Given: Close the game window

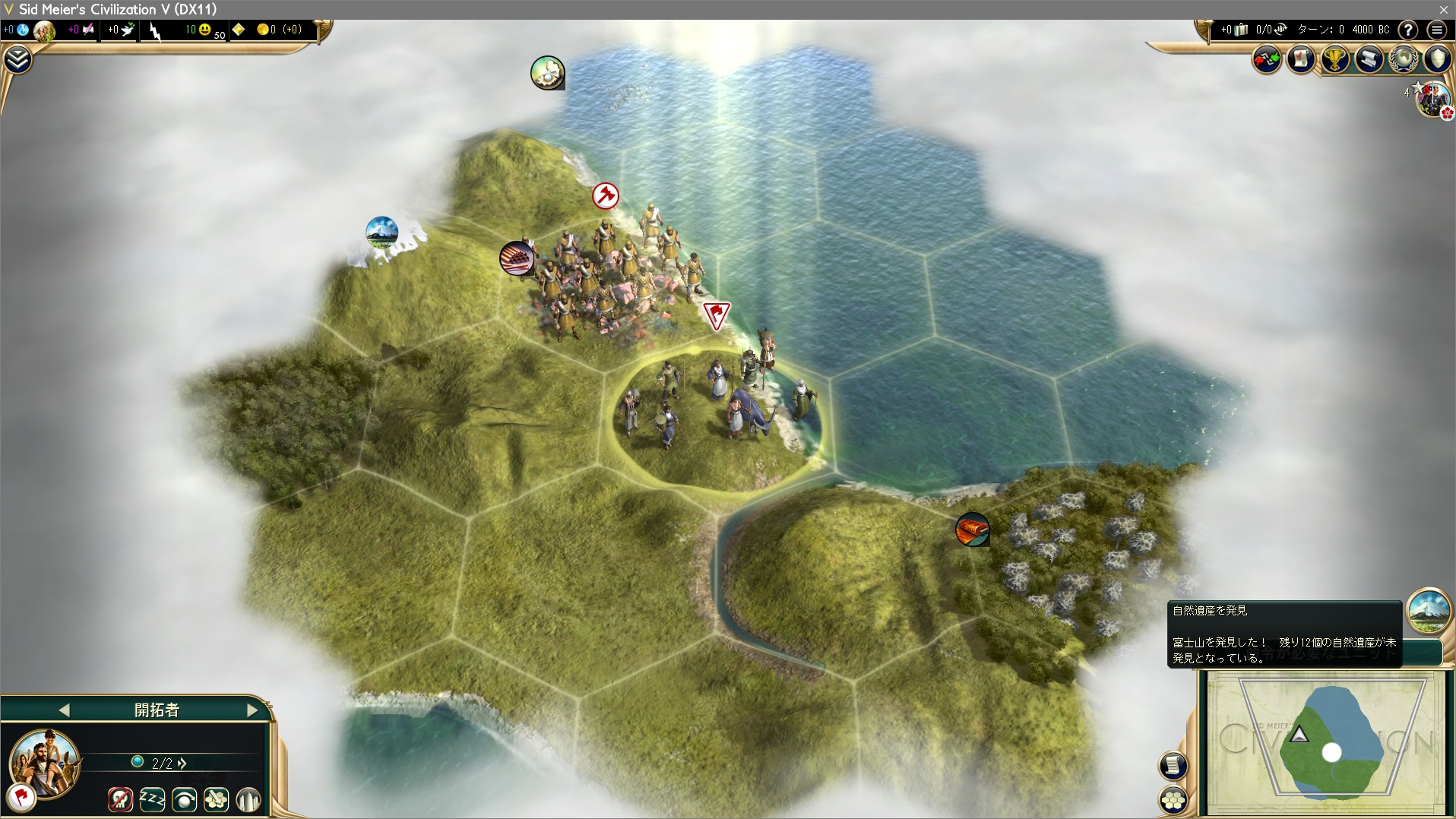Looking at the screenshot, I should 1443,9.
